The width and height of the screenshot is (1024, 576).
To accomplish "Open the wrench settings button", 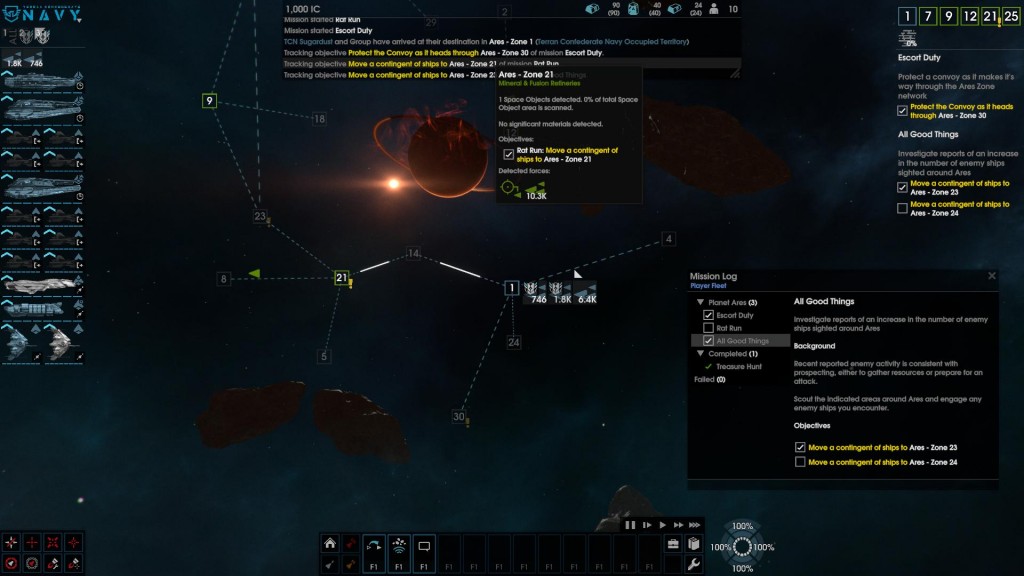I will click(x=693, y=565).
